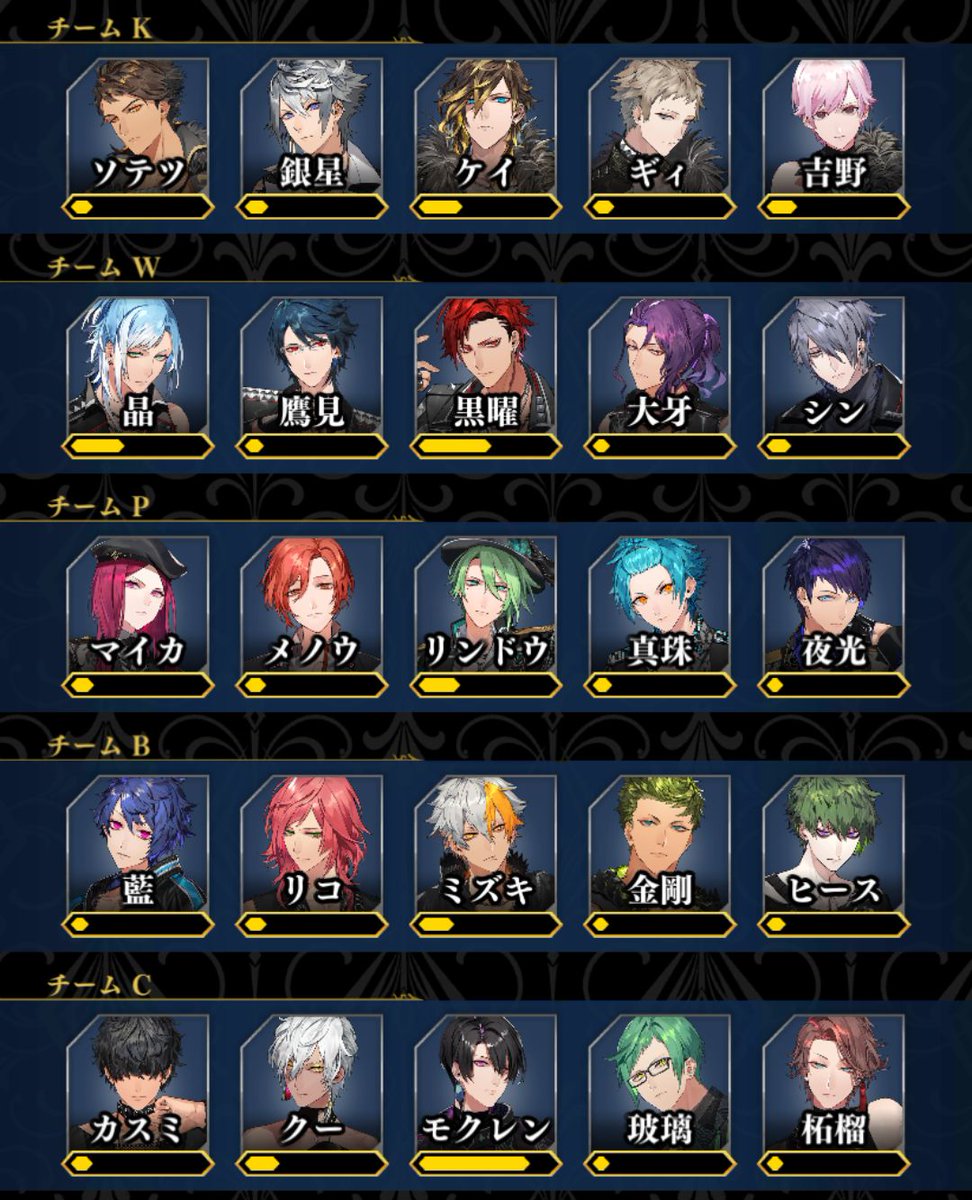Image resolution: width=972 pixels, height=1200 pixels.
Task: Open the 大牙 character tile
Action: 660,364
